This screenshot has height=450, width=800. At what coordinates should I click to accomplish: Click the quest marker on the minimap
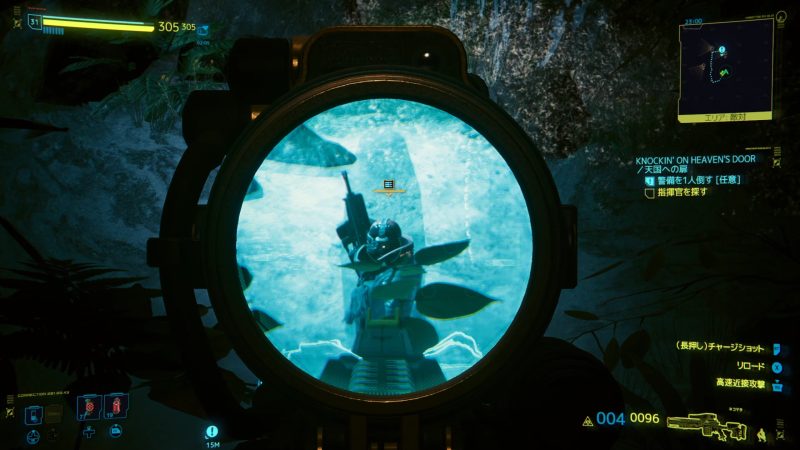[720, 49]
